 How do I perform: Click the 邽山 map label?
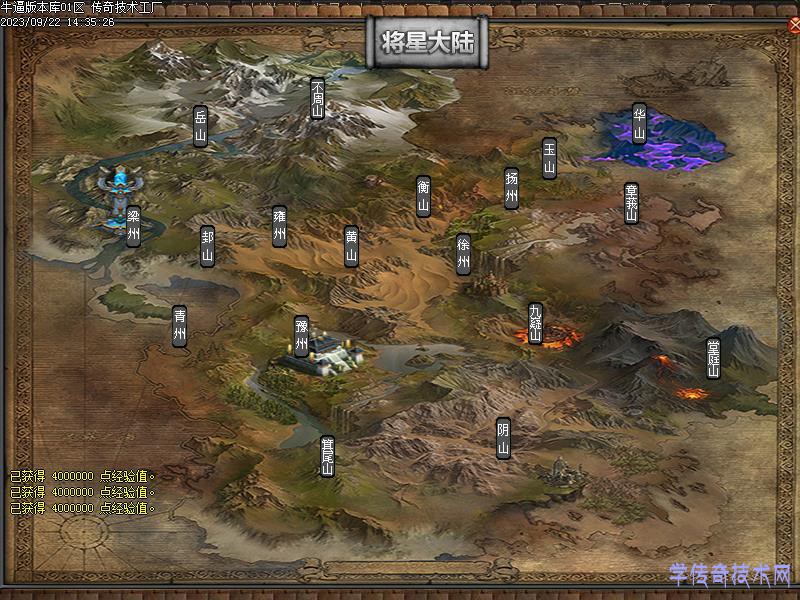coord(207,246)
